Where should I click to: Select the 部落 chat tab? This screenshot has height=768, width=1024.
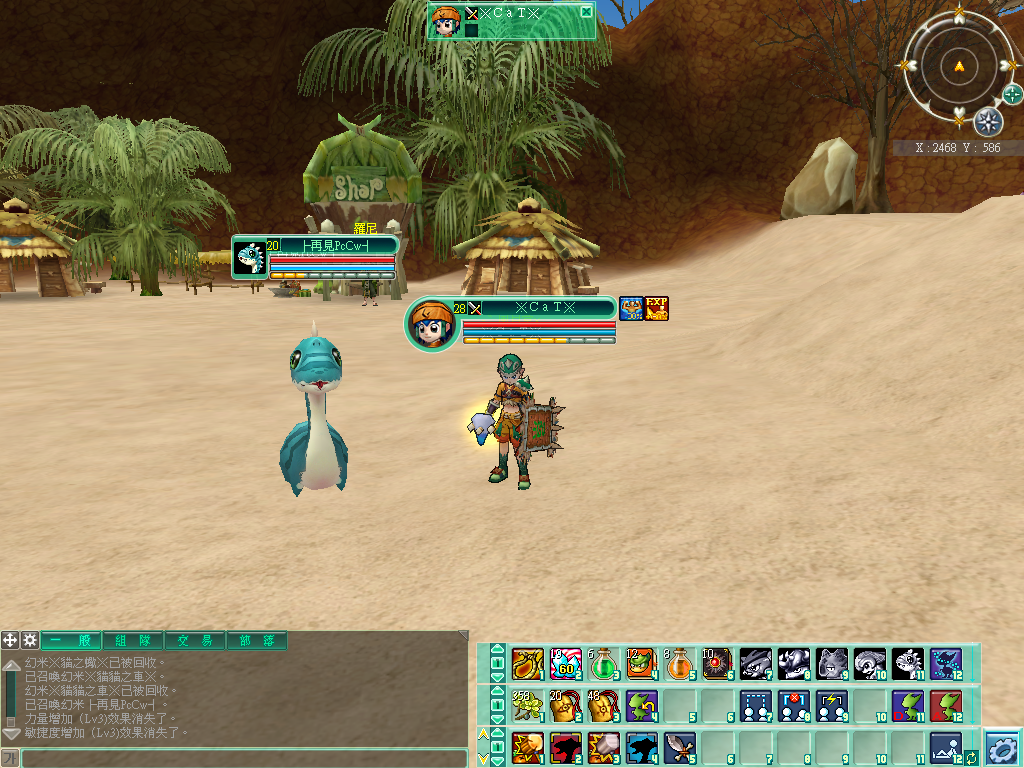pos(256,641)
